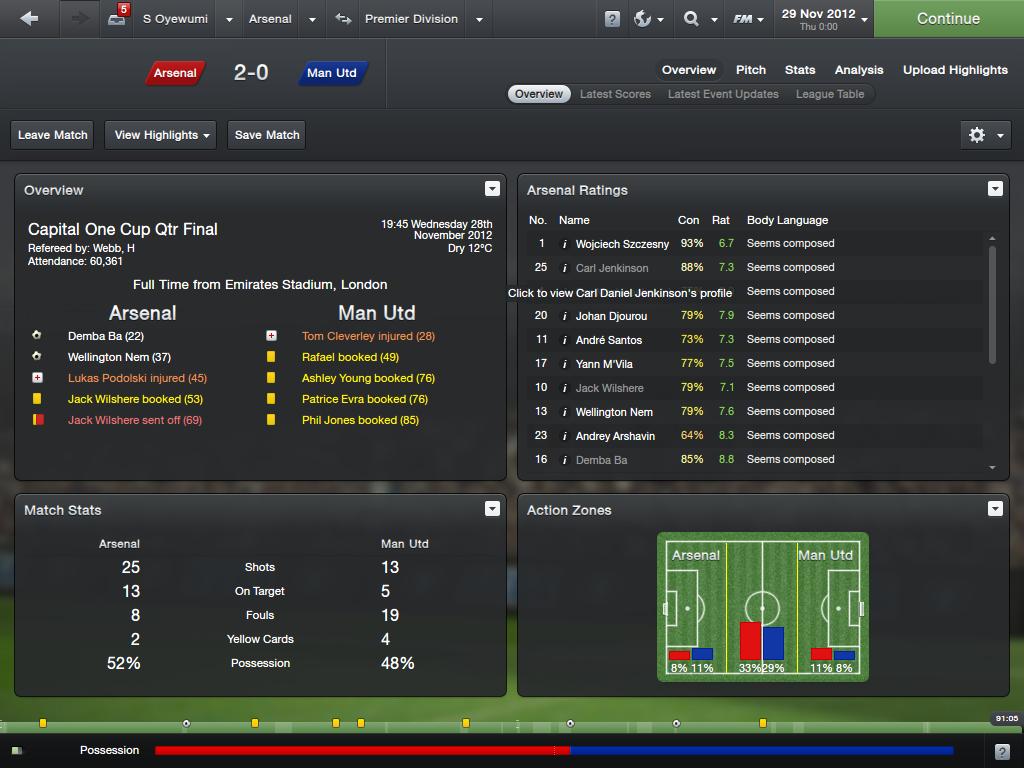This screenshot has height=768, width=1024.
Task: Show the Analysis tab
Action: [859, 70]
